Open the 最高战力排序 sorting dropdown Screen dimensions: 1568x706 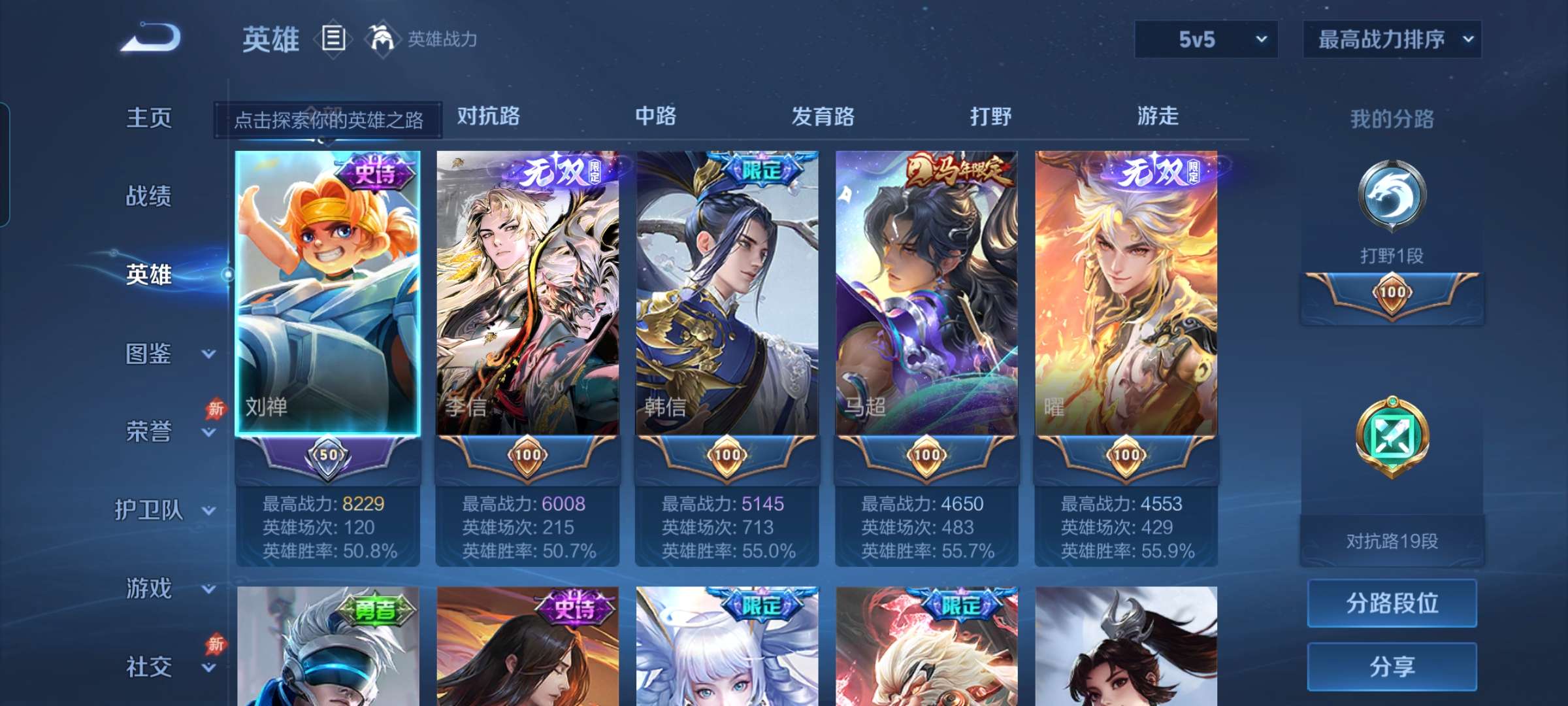1392,39
